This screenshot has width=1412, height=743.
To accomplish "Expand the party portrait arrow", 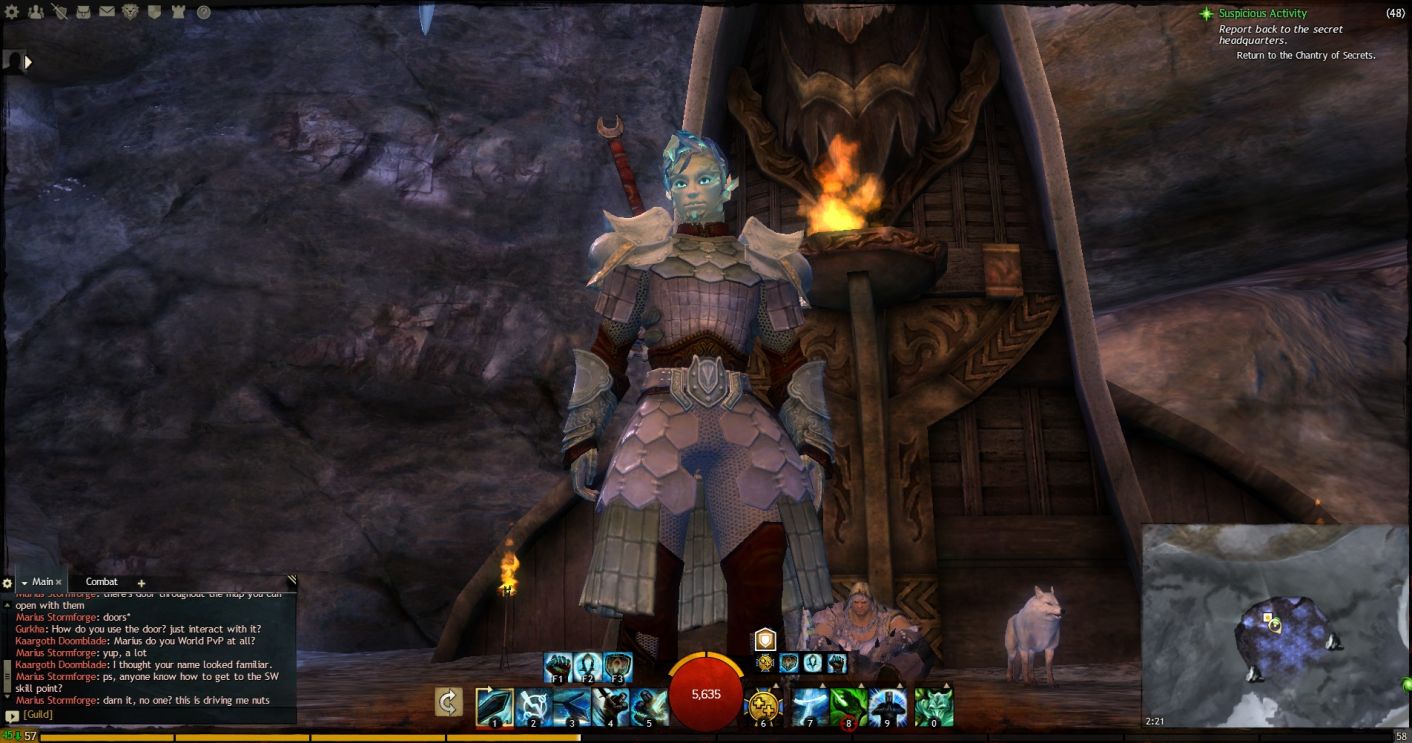I will pyautogui.click(x=28, y=62).
